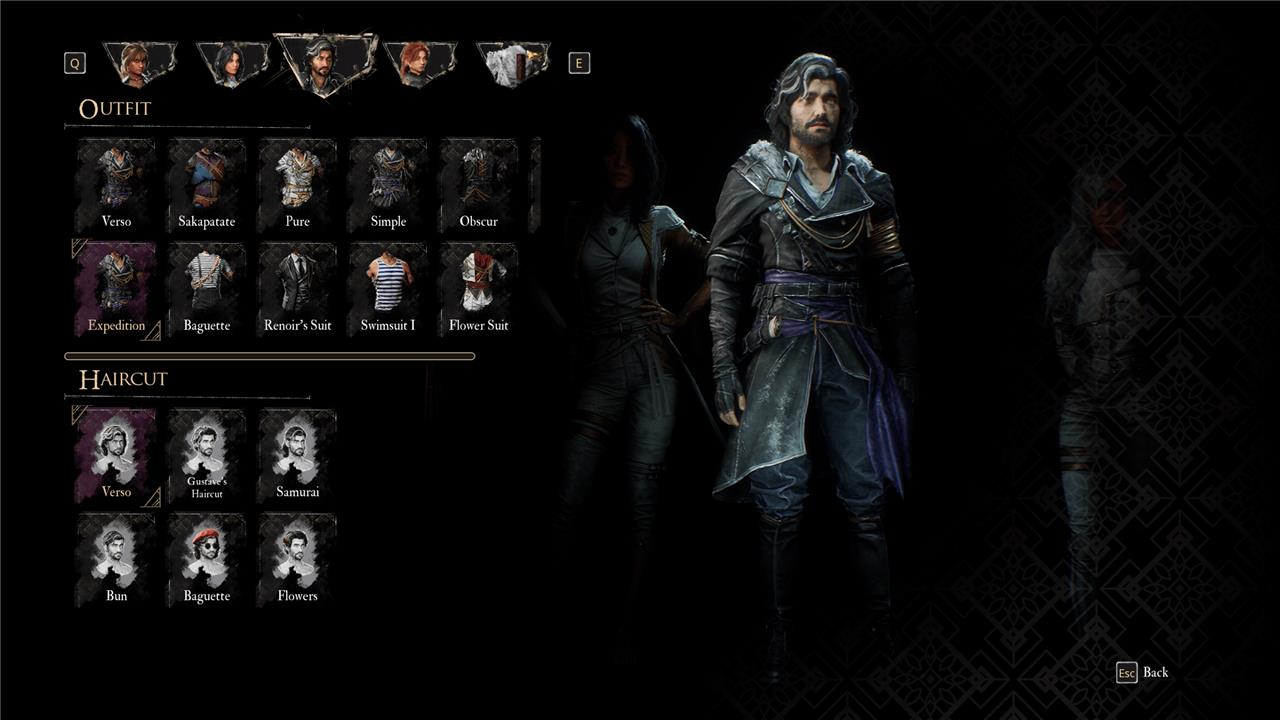The height and width of the screenshot is (720, 1280).
Task: Click the Q previous character button
Action: [73, 62]
